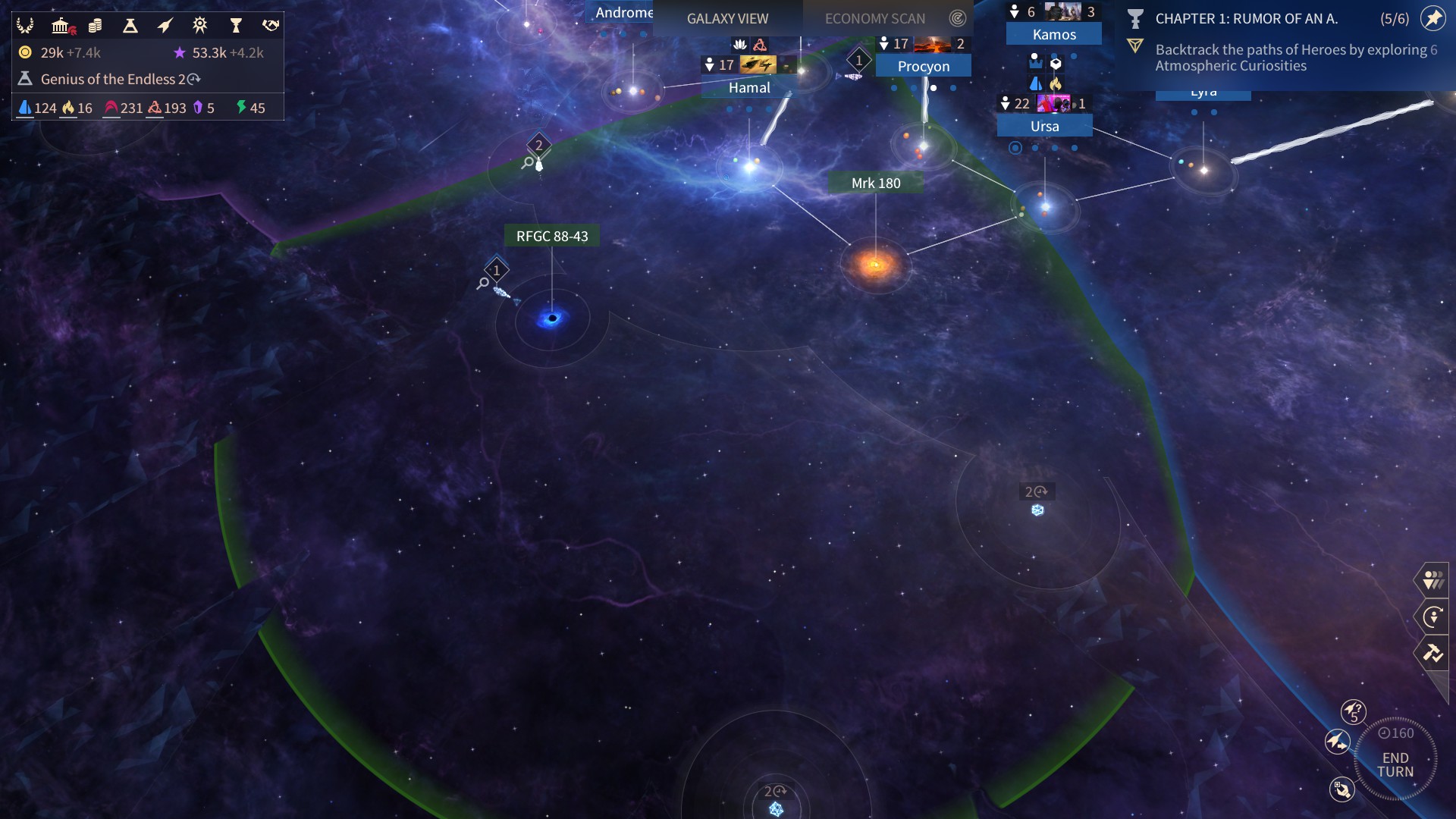Open the quest chalice screen
Screen dimensions: 1456x819
[x=236, y=26]
